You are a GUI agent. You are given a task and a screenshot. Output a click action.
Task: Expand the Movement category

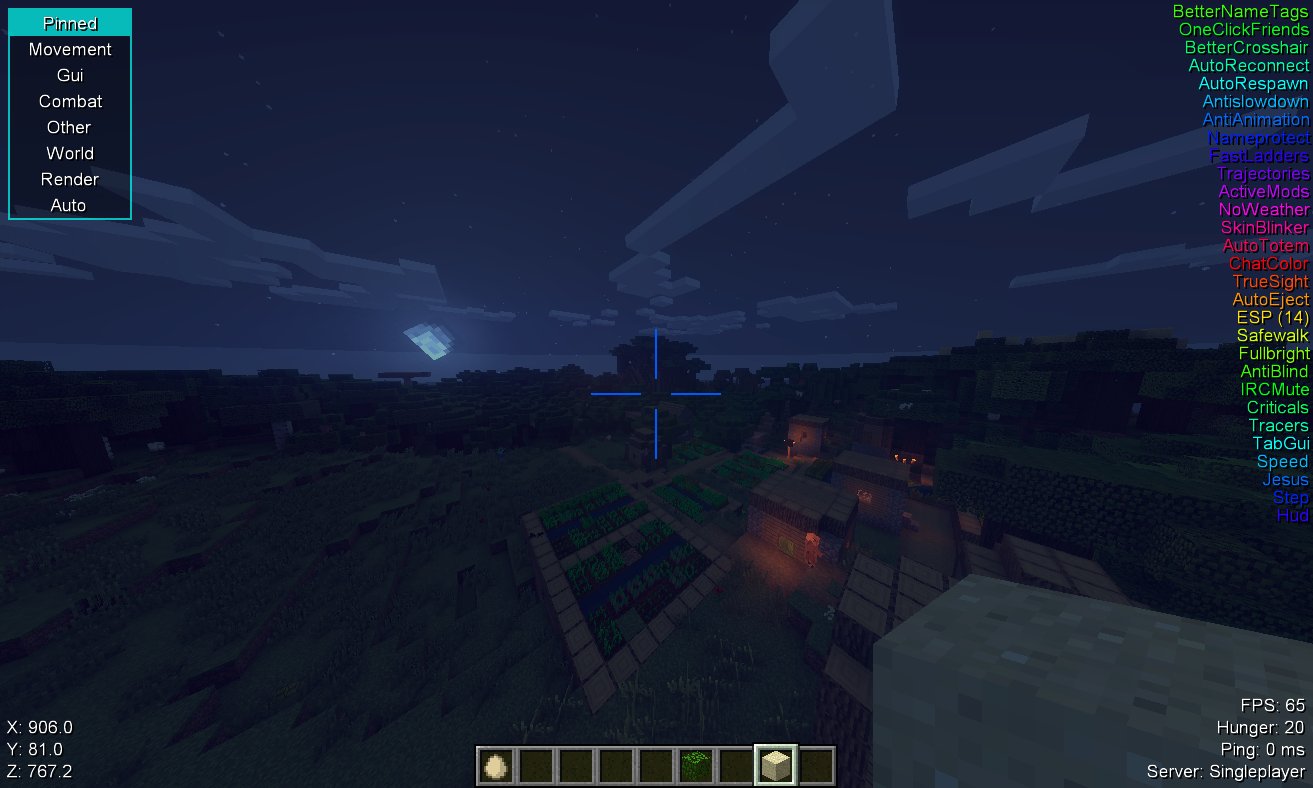point(69,49)
